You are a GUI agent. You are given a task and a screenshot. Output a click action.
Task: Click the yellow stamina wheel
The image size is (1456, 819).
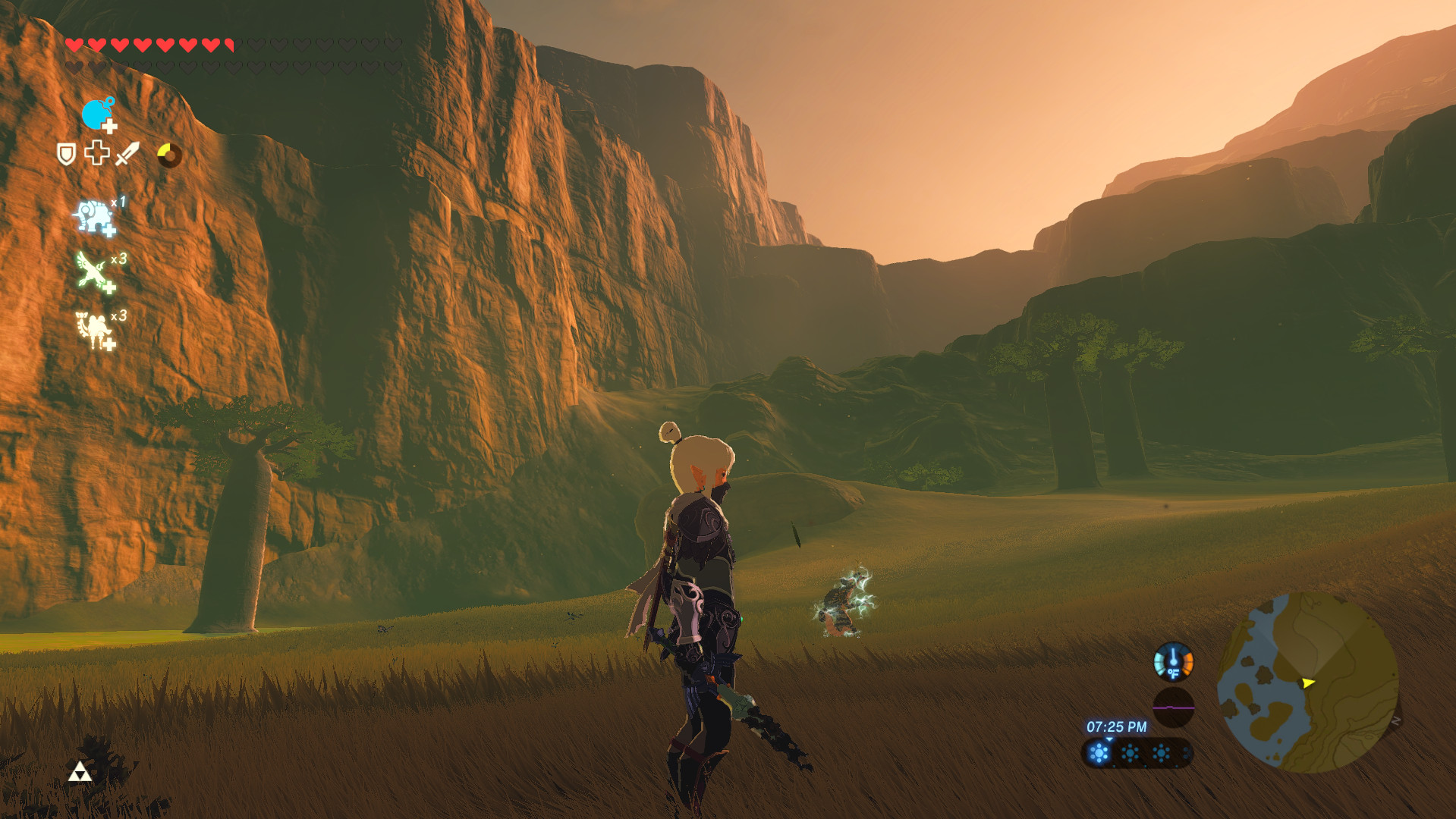tap(170, 155)
